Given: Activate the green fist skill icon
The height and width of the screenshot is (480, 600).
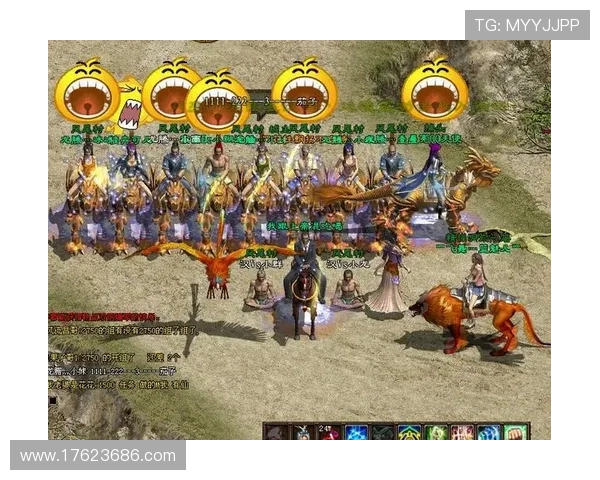Looking at the screenshot, I should [x=515, y=433].
